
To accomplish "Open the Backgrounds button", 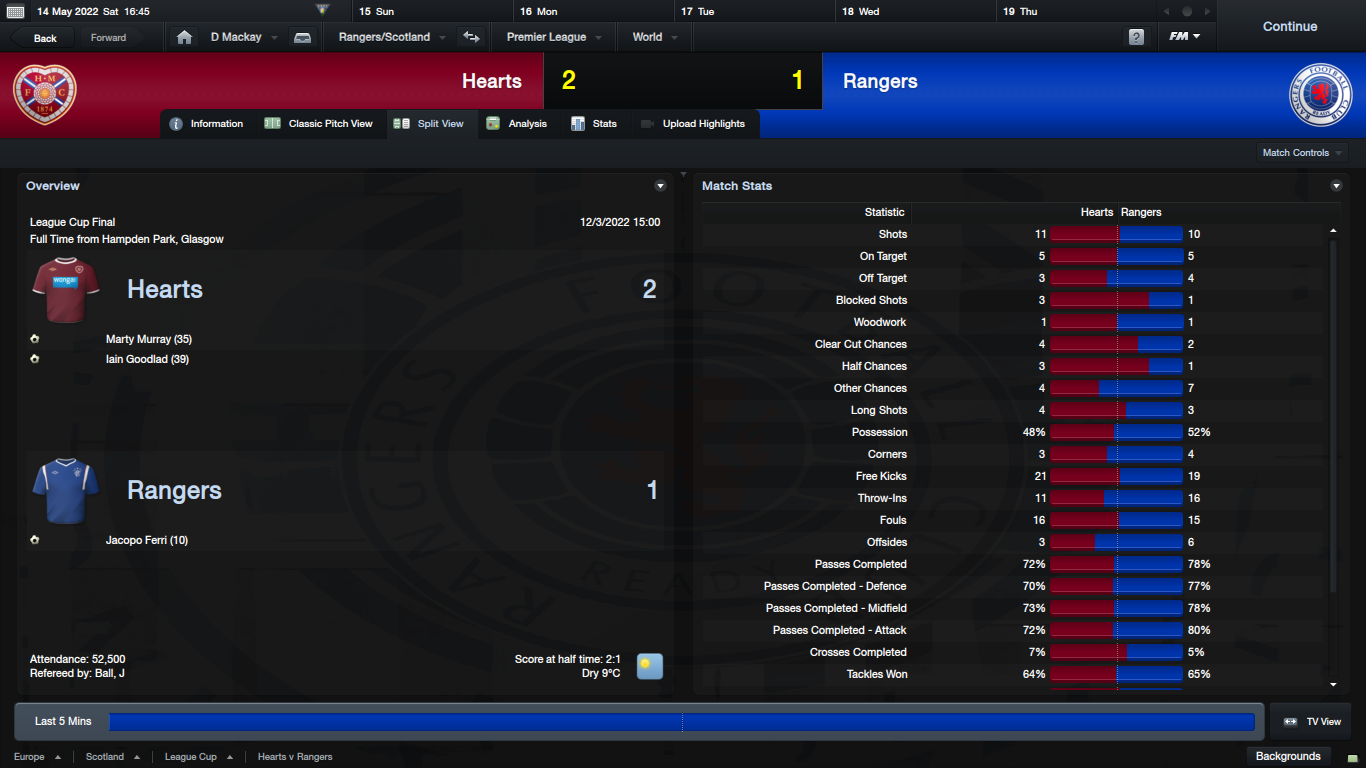I will pos(1288,756).
